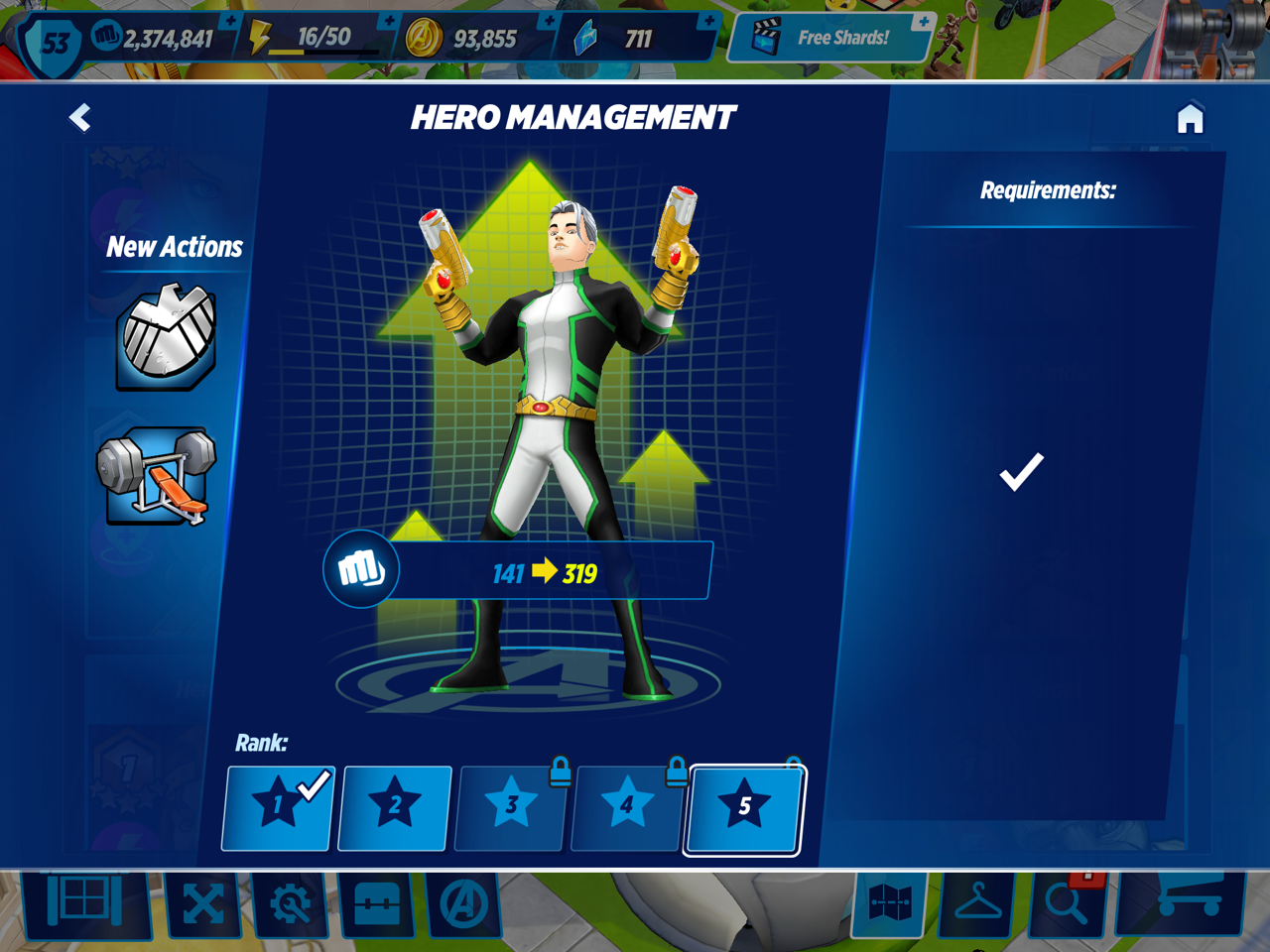Return home via the house icon
This screenshot has height=952, width=1270.
click(1190, 119)
